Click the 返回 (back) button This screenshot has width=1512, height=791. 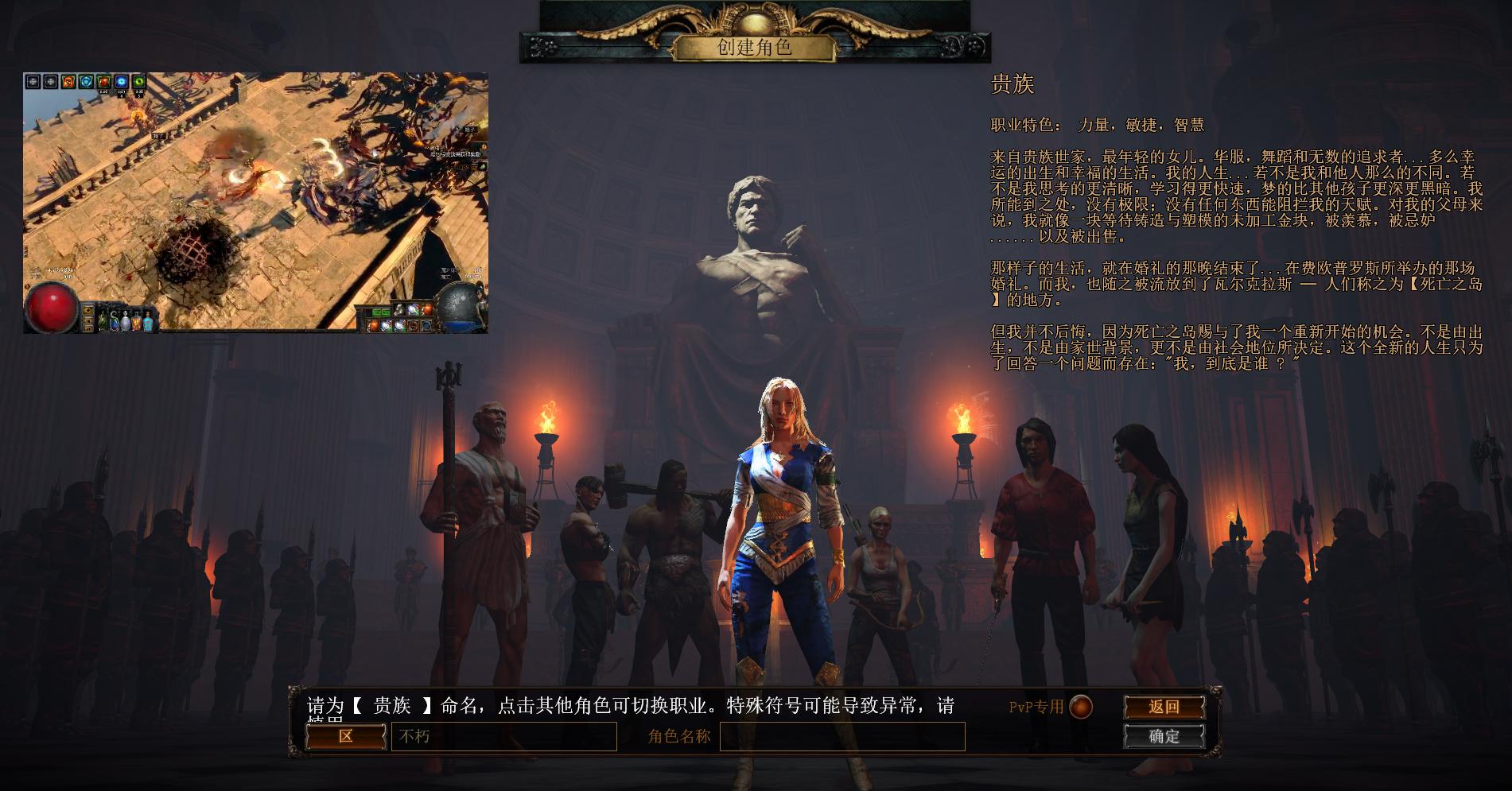(1164, 707)
